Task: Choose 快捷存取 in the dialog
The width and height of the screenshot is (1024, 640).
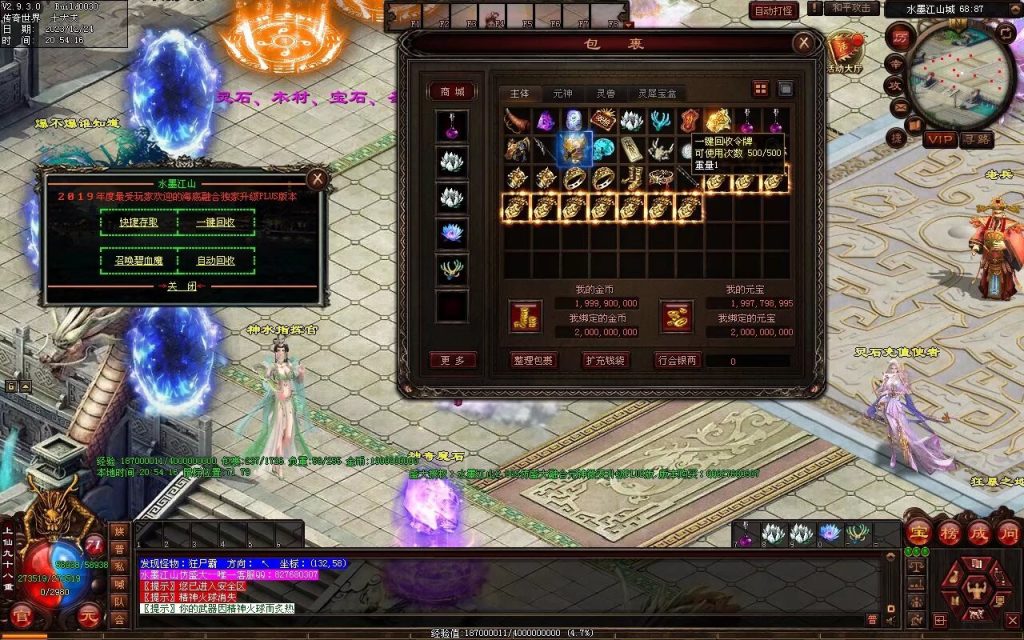Action: [x=139, y=222]
